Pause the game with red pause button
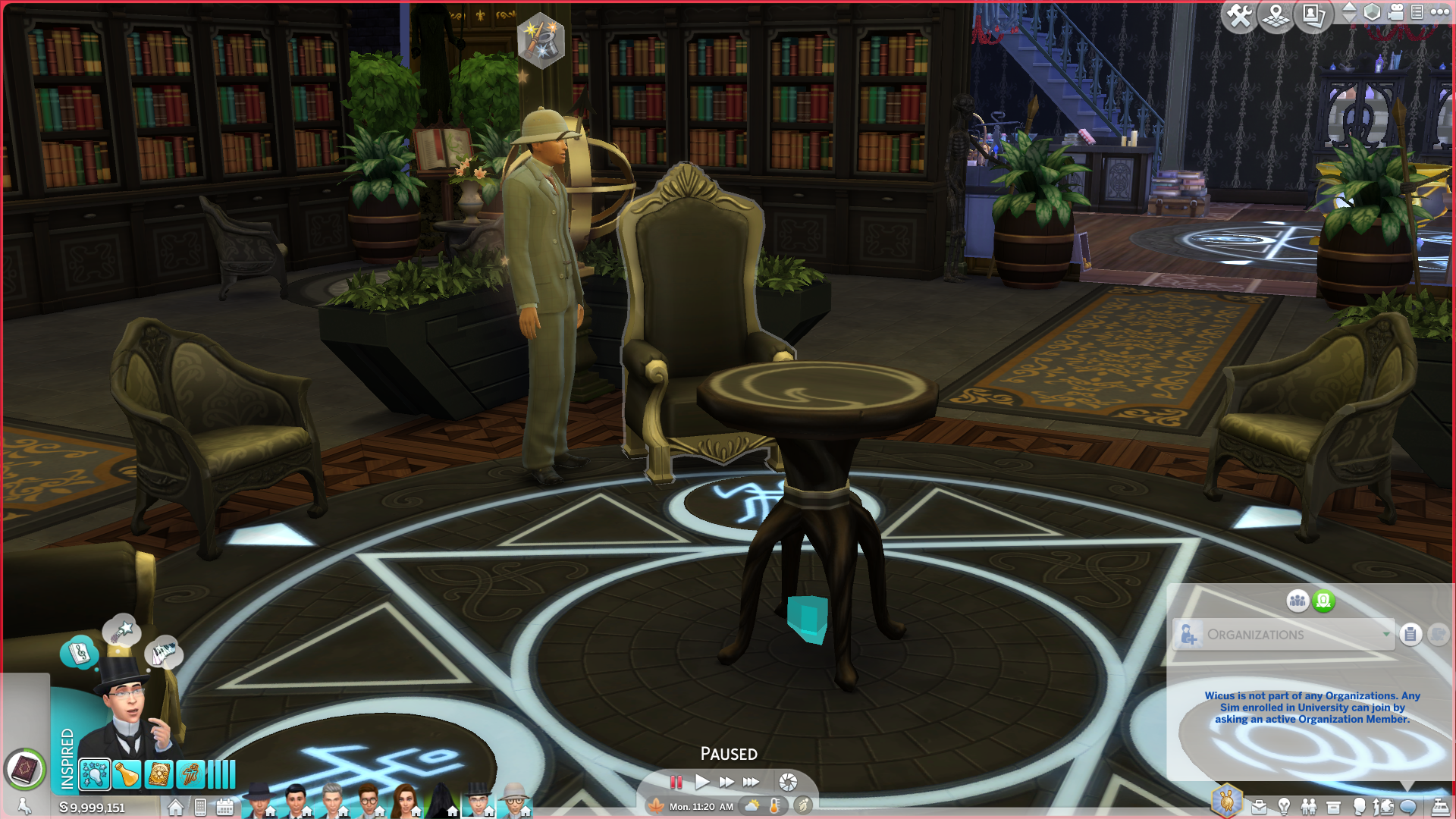The width and height of the screenshot is (1456, 819). coord(676,782)
